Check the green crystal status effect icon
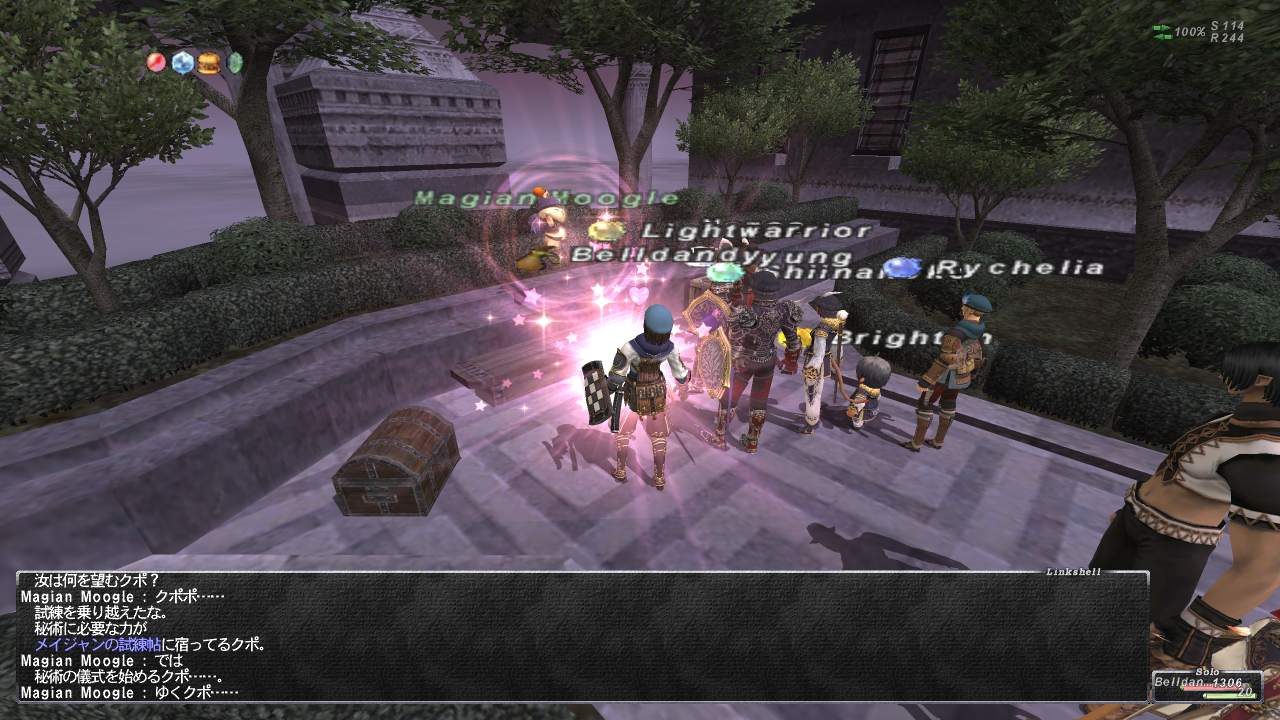 [x=235, y=63]
